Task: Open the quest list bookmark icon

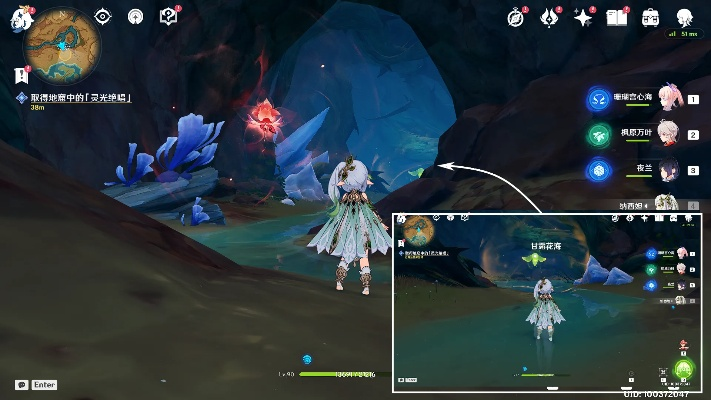Action: 21,75
